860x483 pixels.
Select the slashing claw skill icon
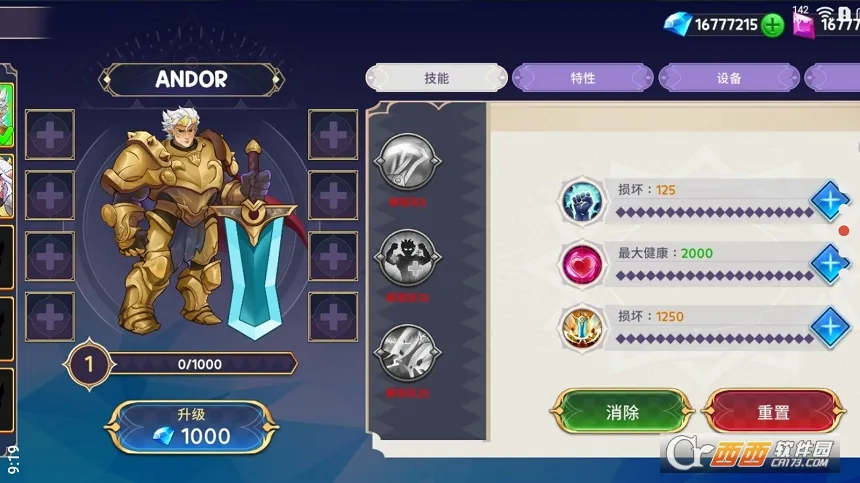point(405,164)
